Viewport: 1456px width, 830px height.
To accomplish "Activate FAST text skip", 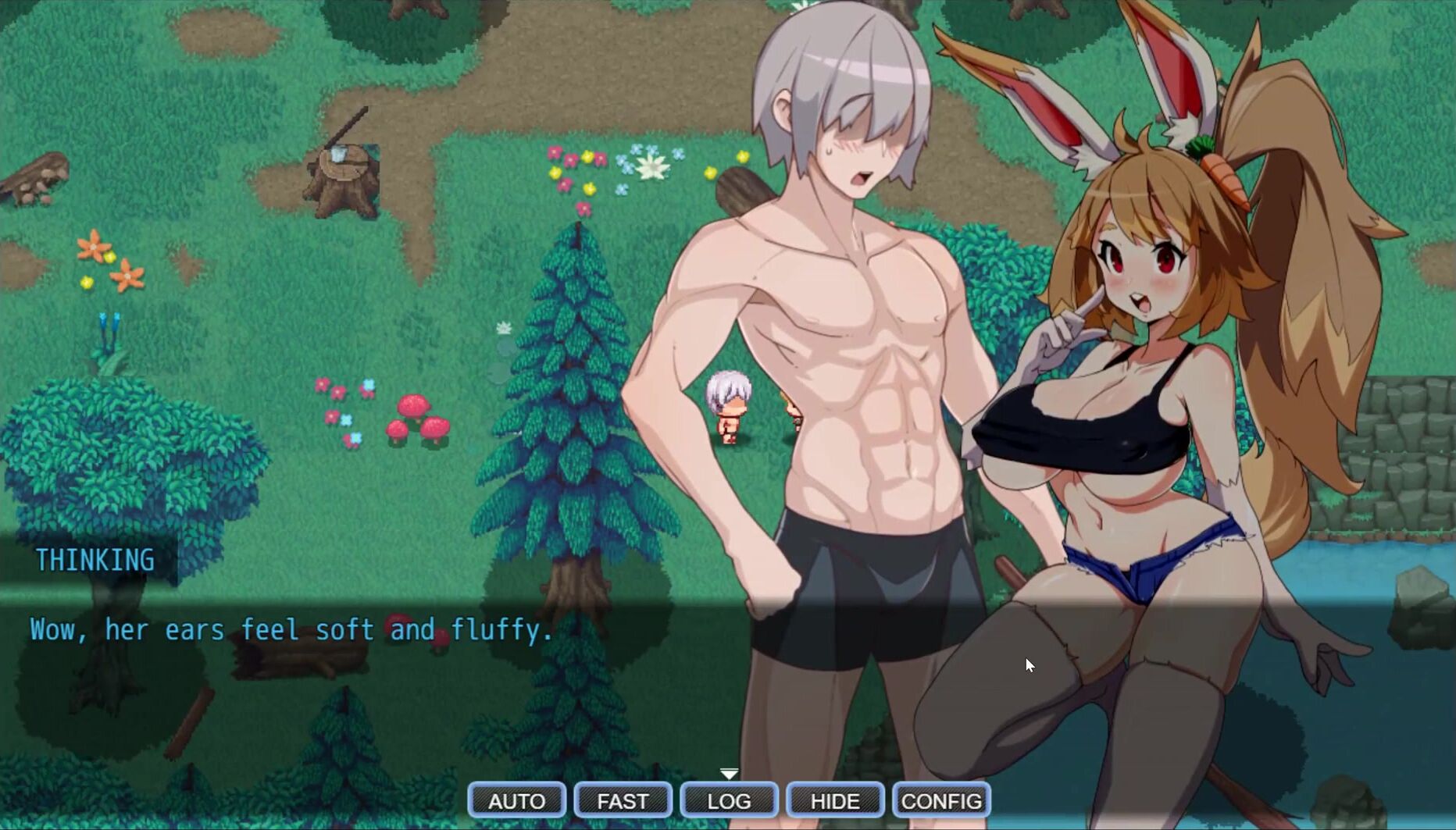I will point(623,800).
